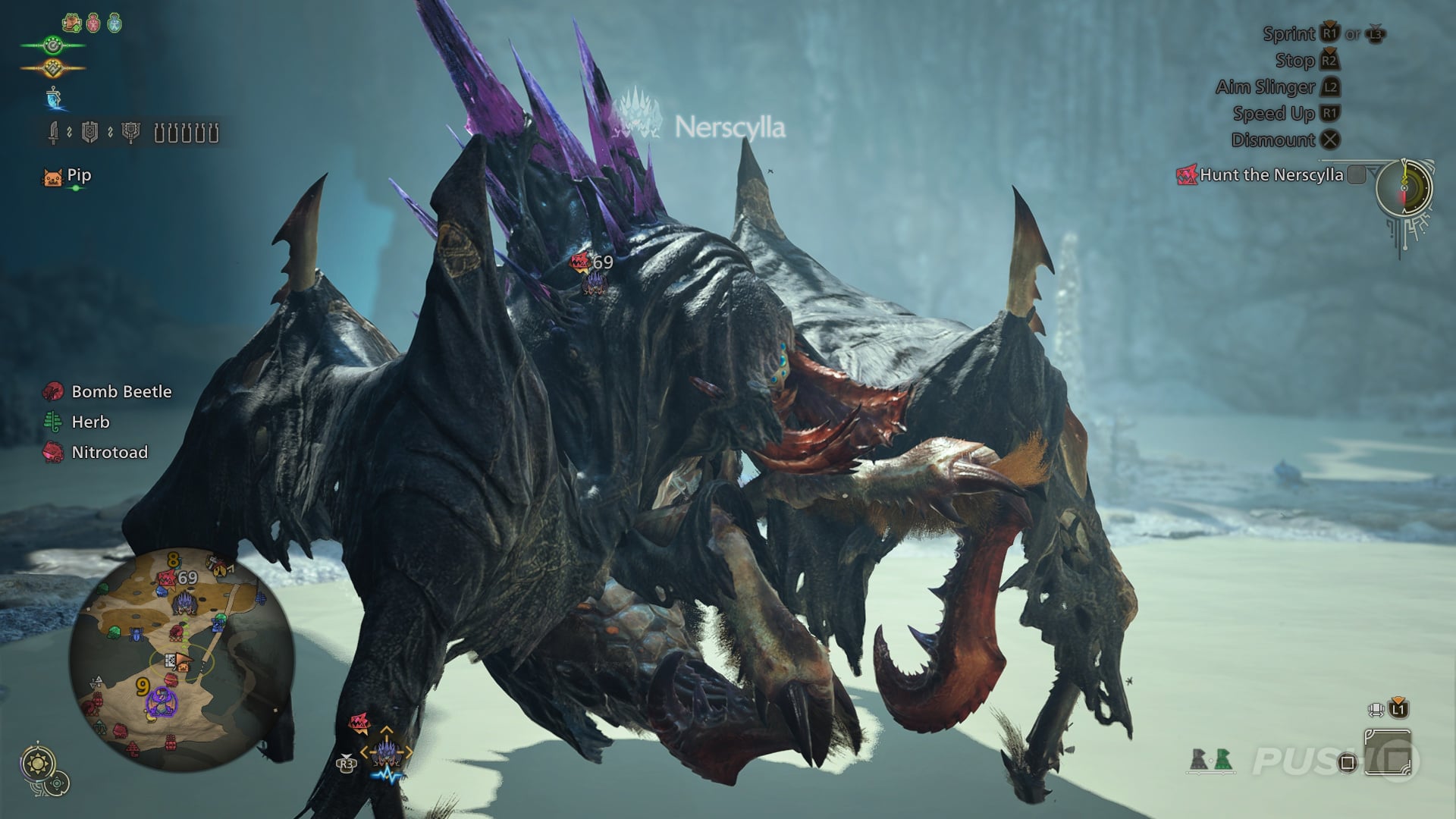Viewport: 1456px width, 819px height.
Task: Expand the up arrow above the target icon
Action: click(387, 730)
